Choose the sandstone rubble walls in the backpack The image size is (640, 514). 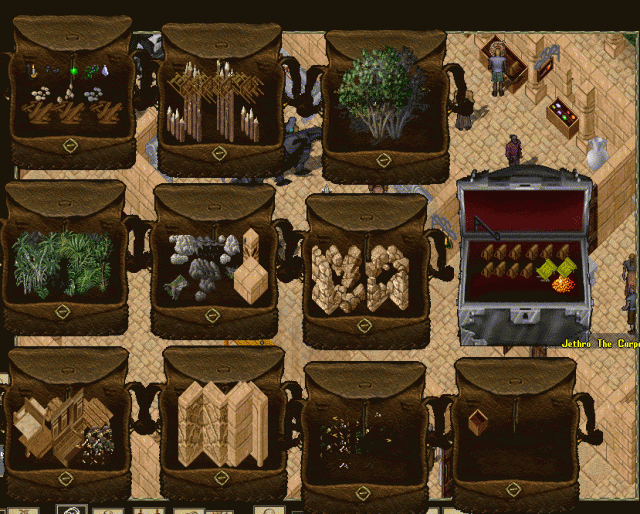360,276
